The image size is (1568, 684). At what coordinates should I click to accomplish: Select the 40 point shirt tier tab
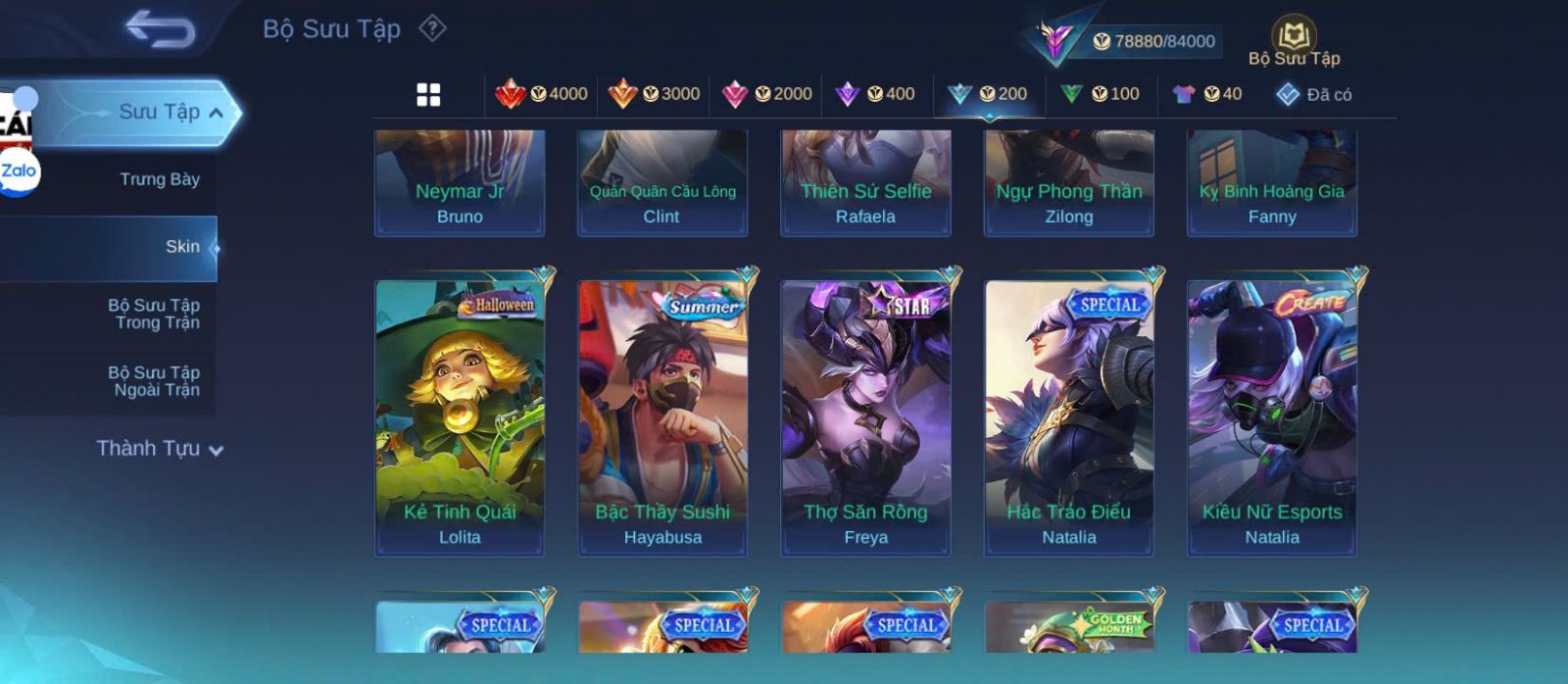pyautogui.click(x=1207, y=94)
